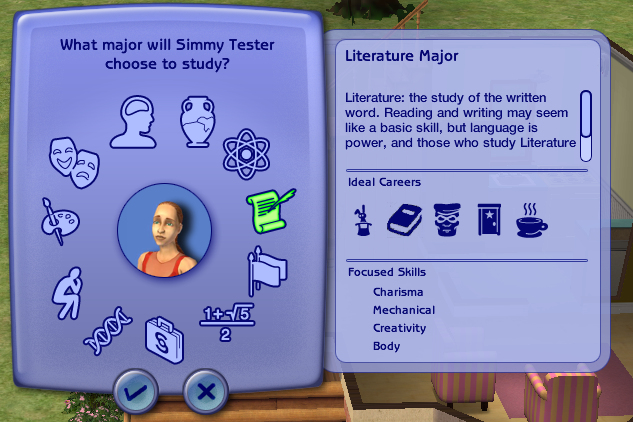The image size is (633, 422).
Task: Confirm the major with the checkmark button
Action: click(135, 391)
